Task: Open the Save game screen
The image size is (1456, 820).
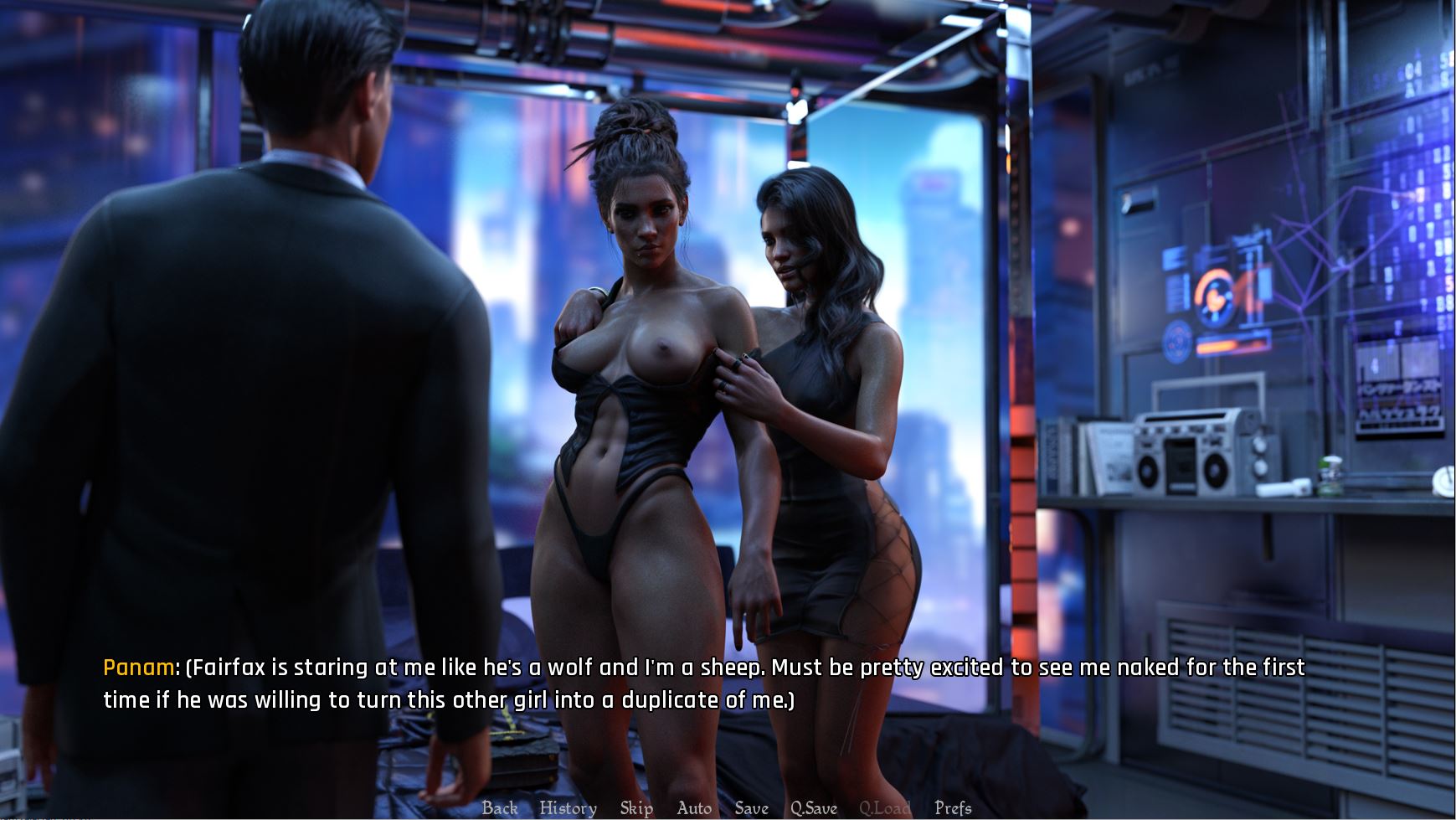Action: tap(751, 808)
